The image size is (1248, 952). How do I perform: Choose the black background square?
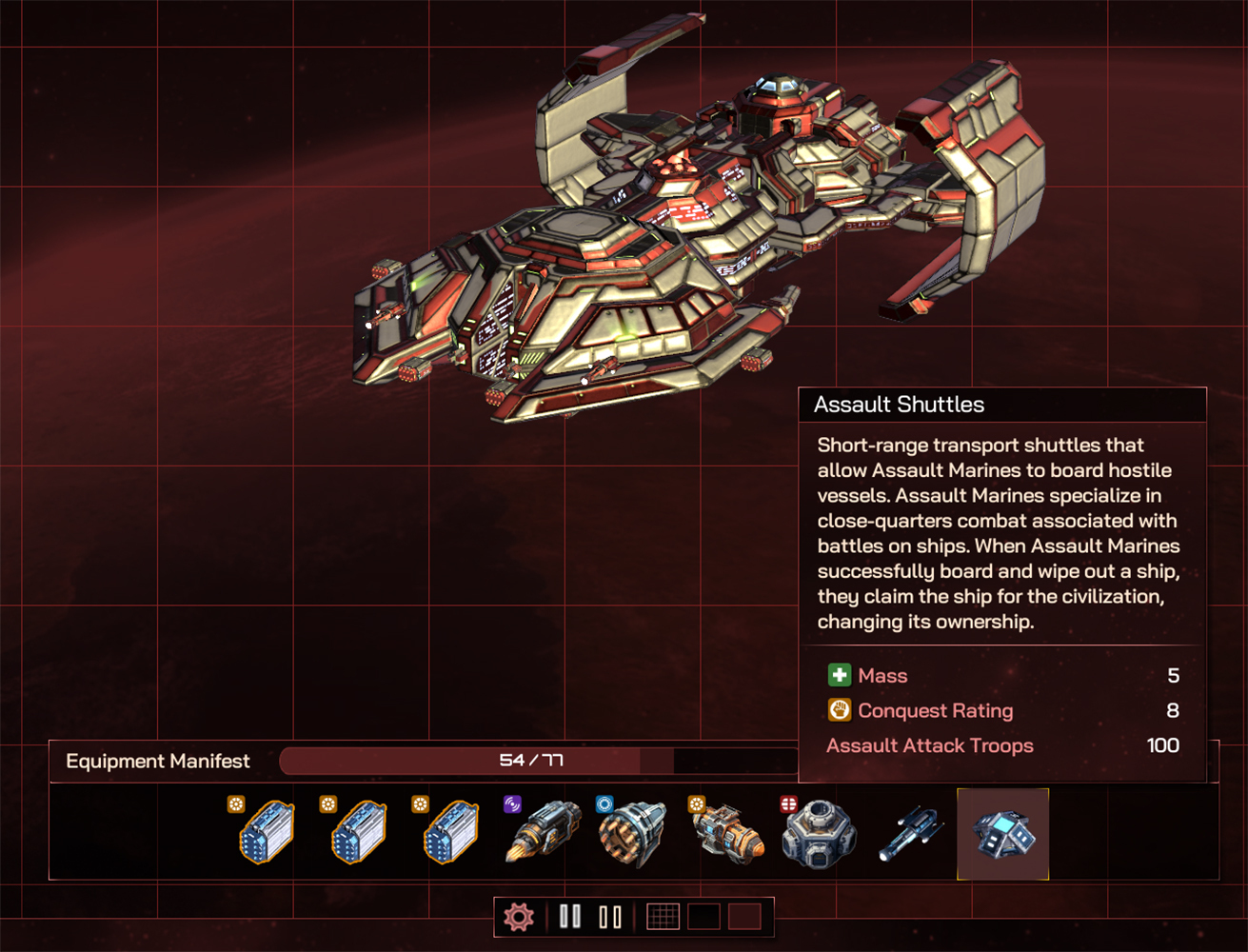tap(703, 917)
